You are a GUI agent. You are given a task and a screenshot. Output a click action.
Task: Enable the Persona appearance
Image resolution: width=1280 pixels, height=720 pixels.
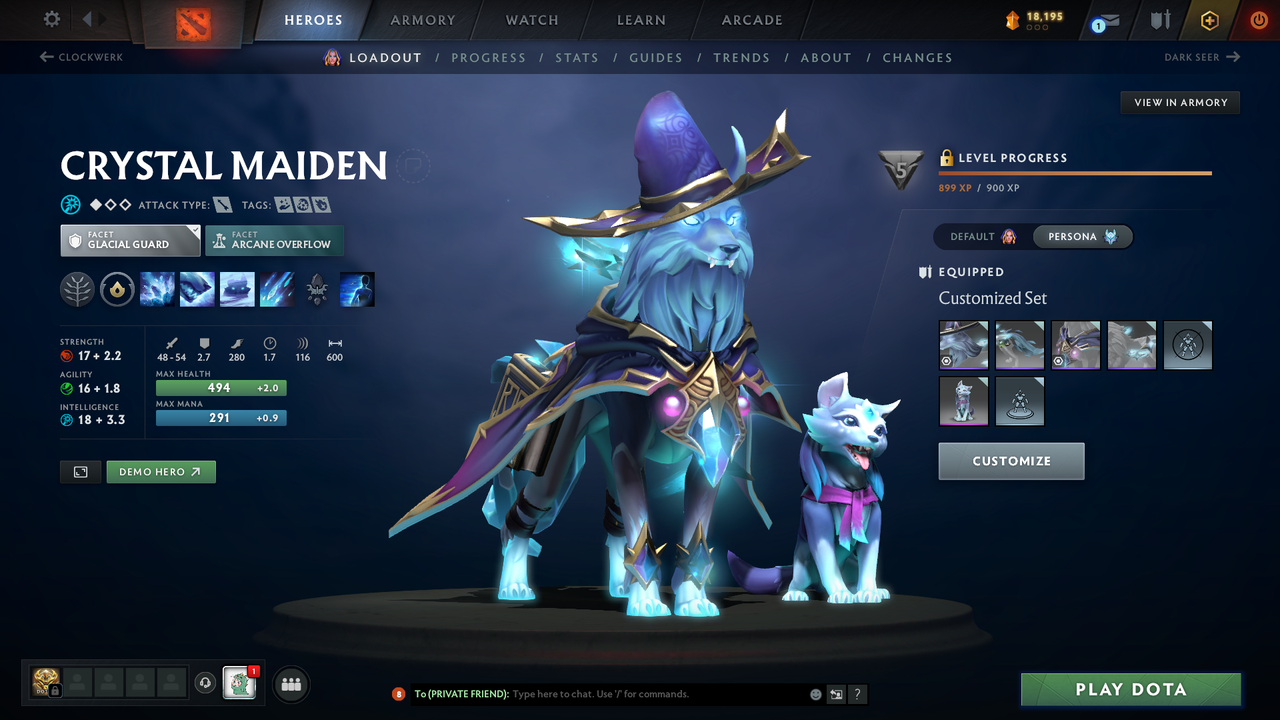(x=1082, y=236)
